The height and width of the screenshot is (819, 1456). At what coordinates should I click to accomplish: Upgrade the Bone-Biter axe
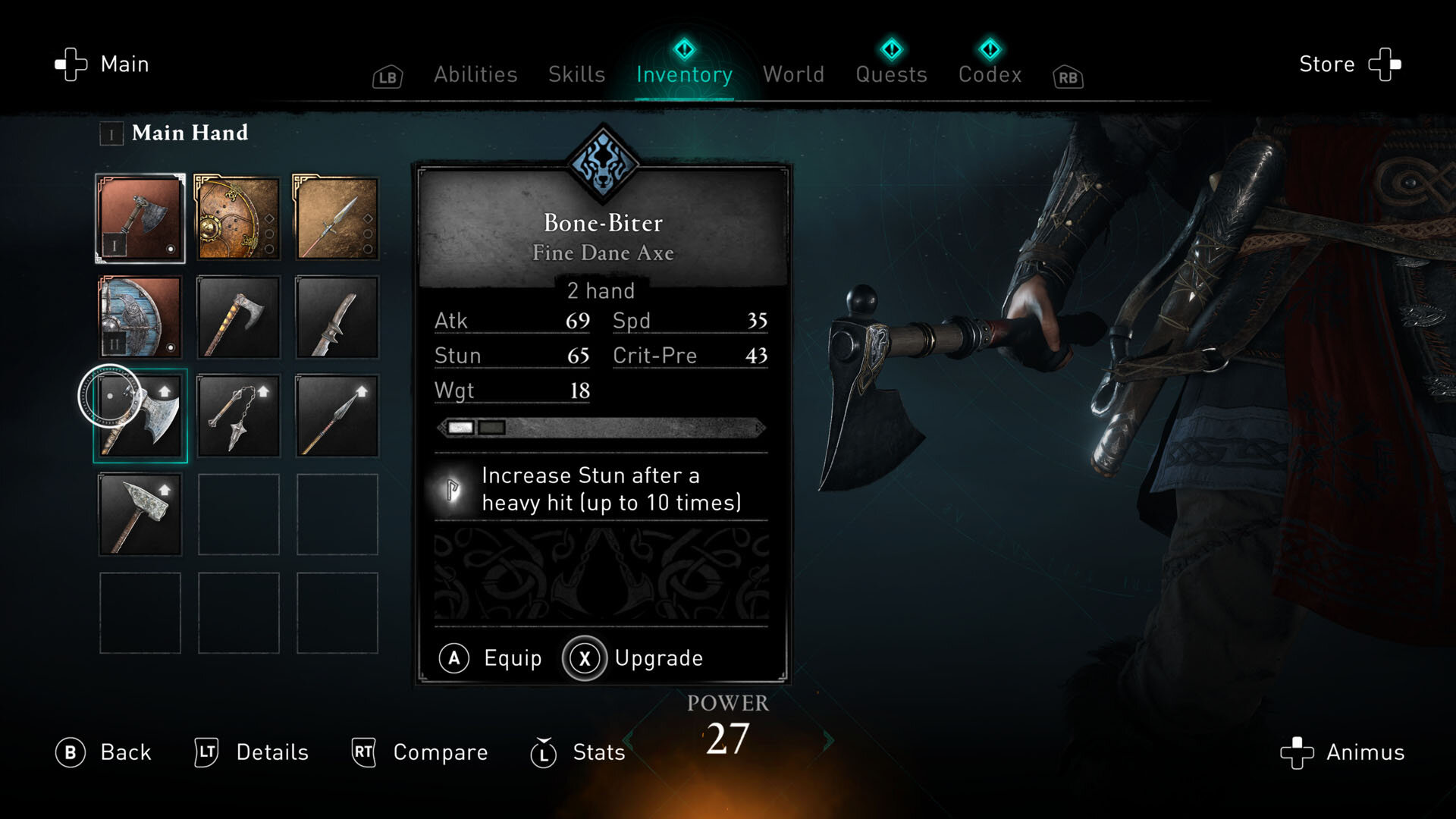point(634,658)
